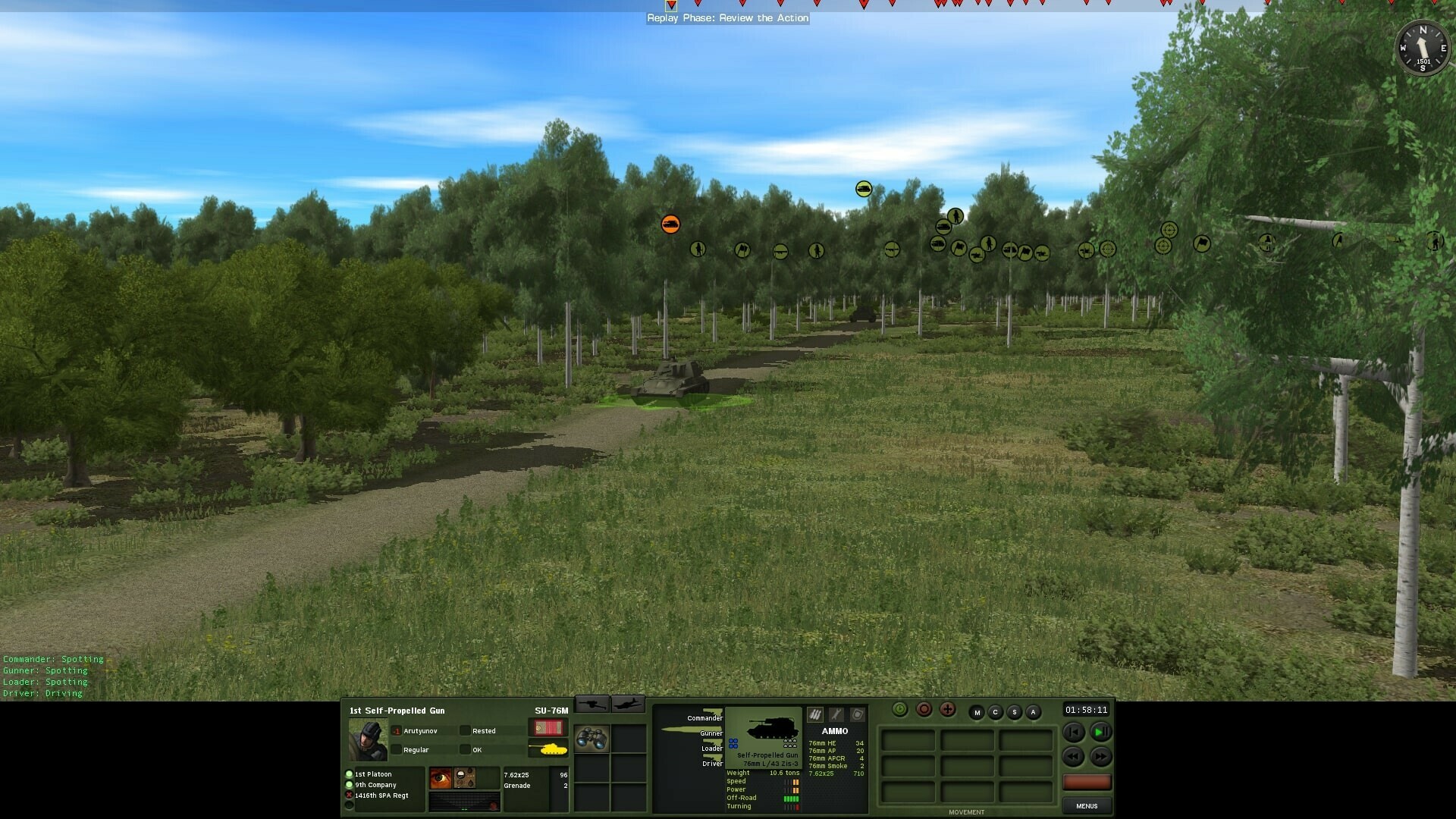Click the Off-Road rating bar

click(792, 798)
